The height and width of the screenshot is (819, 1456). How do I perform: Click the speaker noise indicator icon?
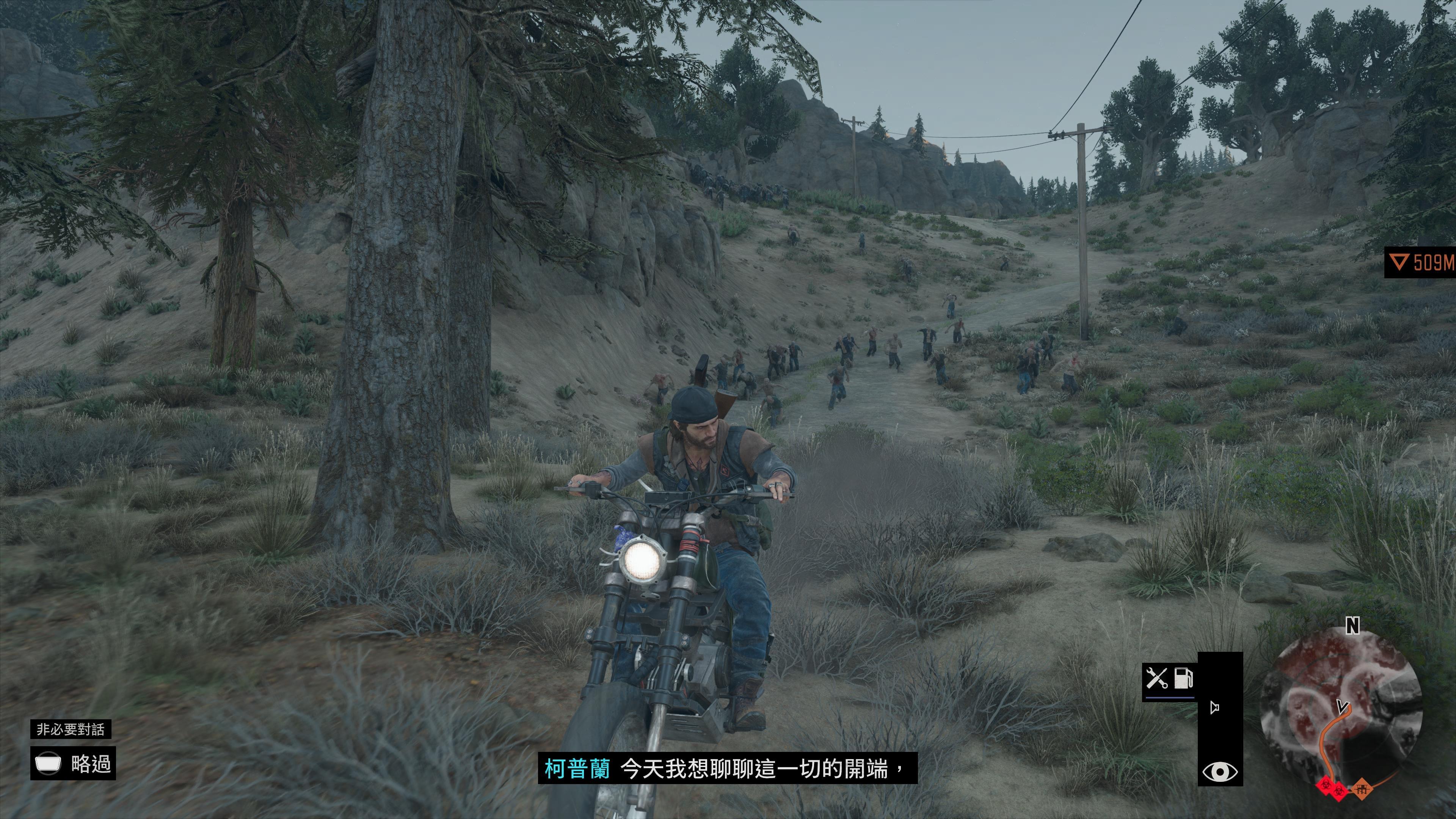1214,707
